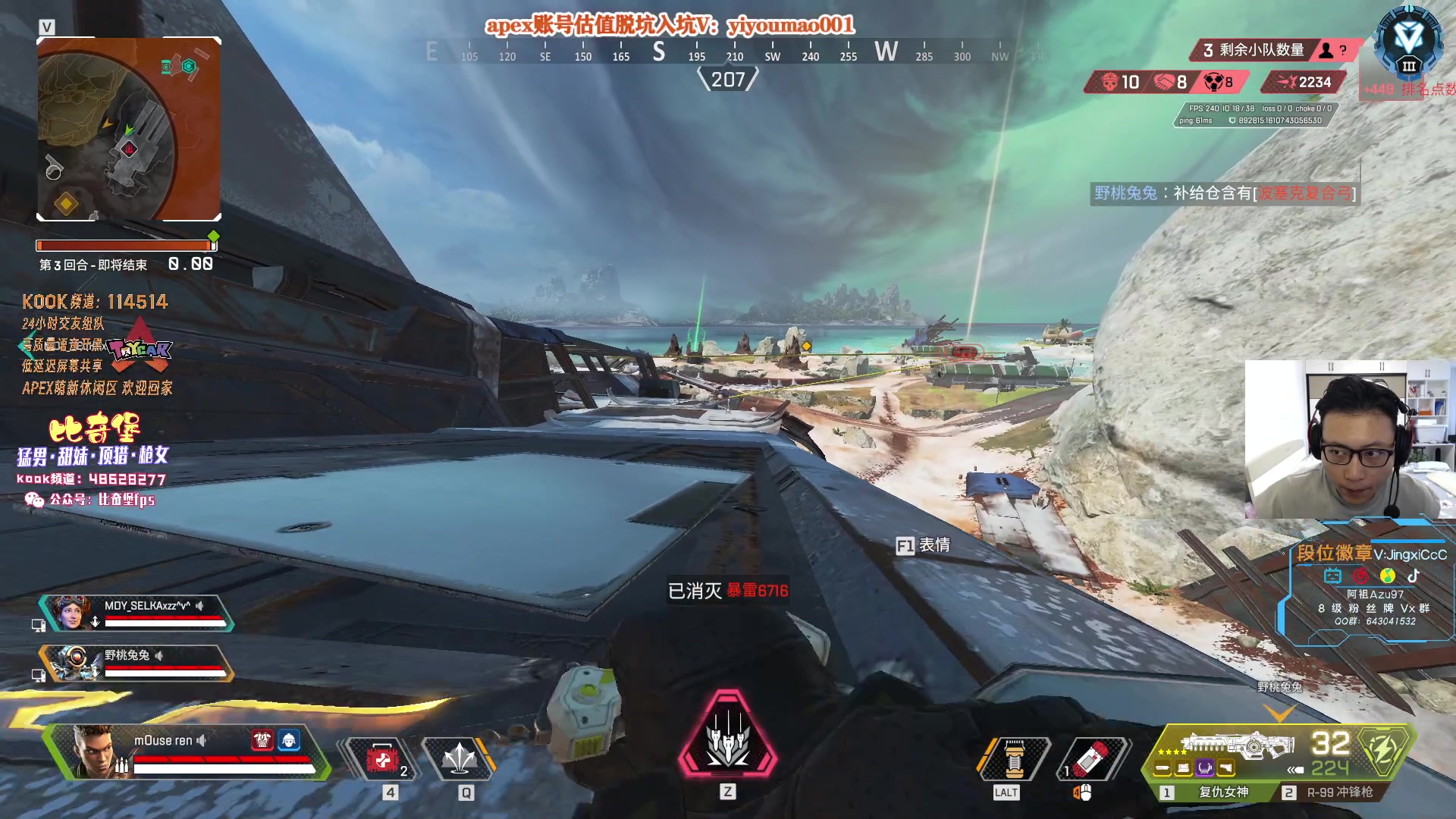Select the thermite grenade slot
This screenshot has width=1456, height=819.
click(1091, 758)
